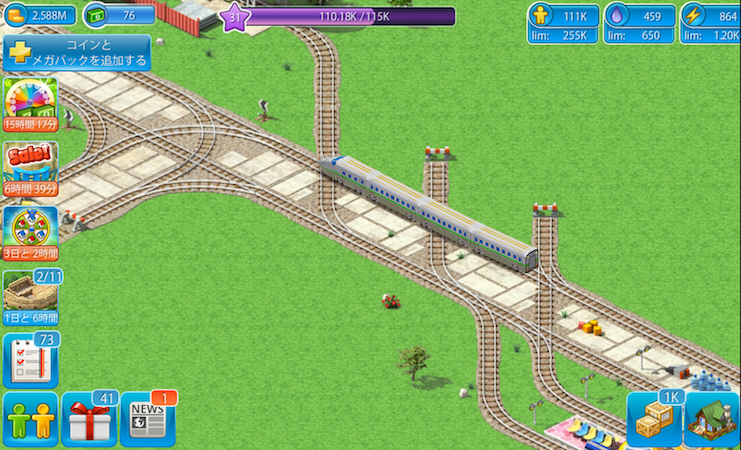Open the friends panel with two figures

point(30,419)
